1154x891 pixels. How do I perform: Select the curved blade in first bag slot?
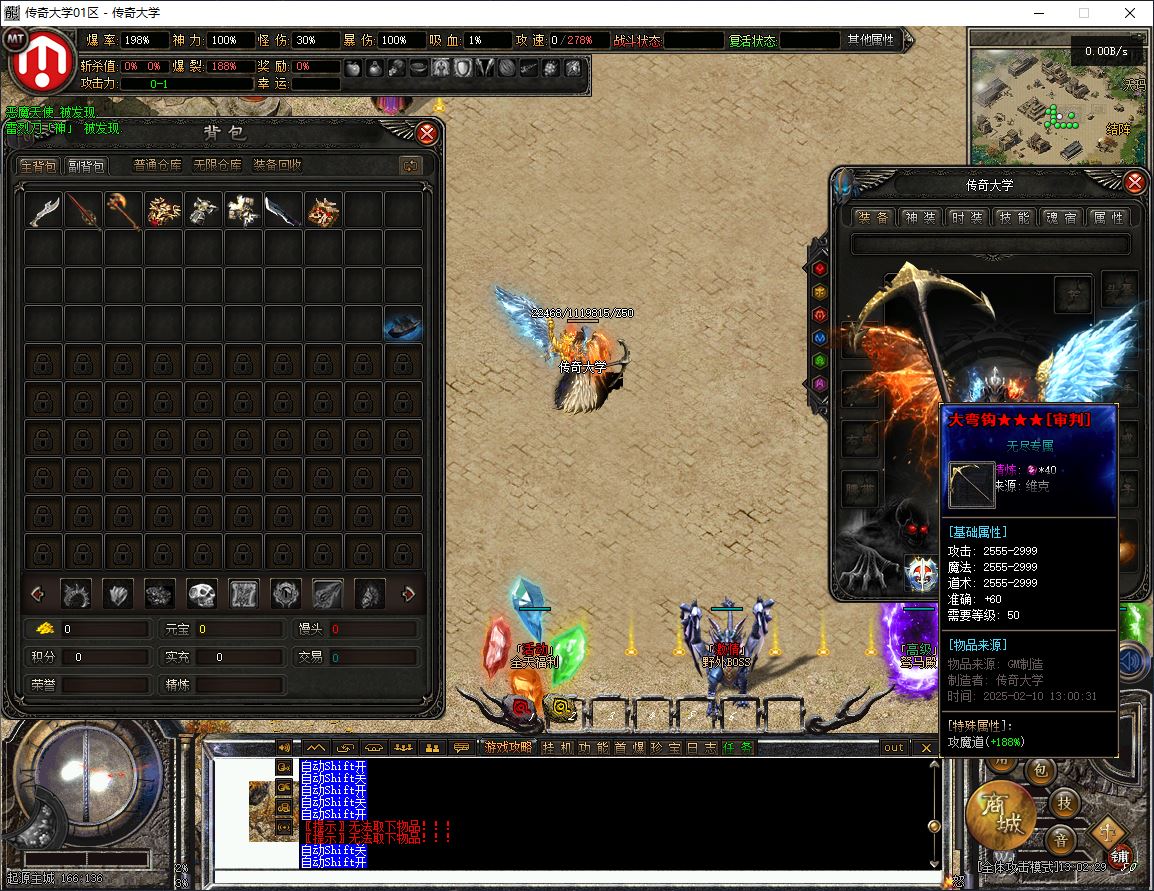coord(44,211)
